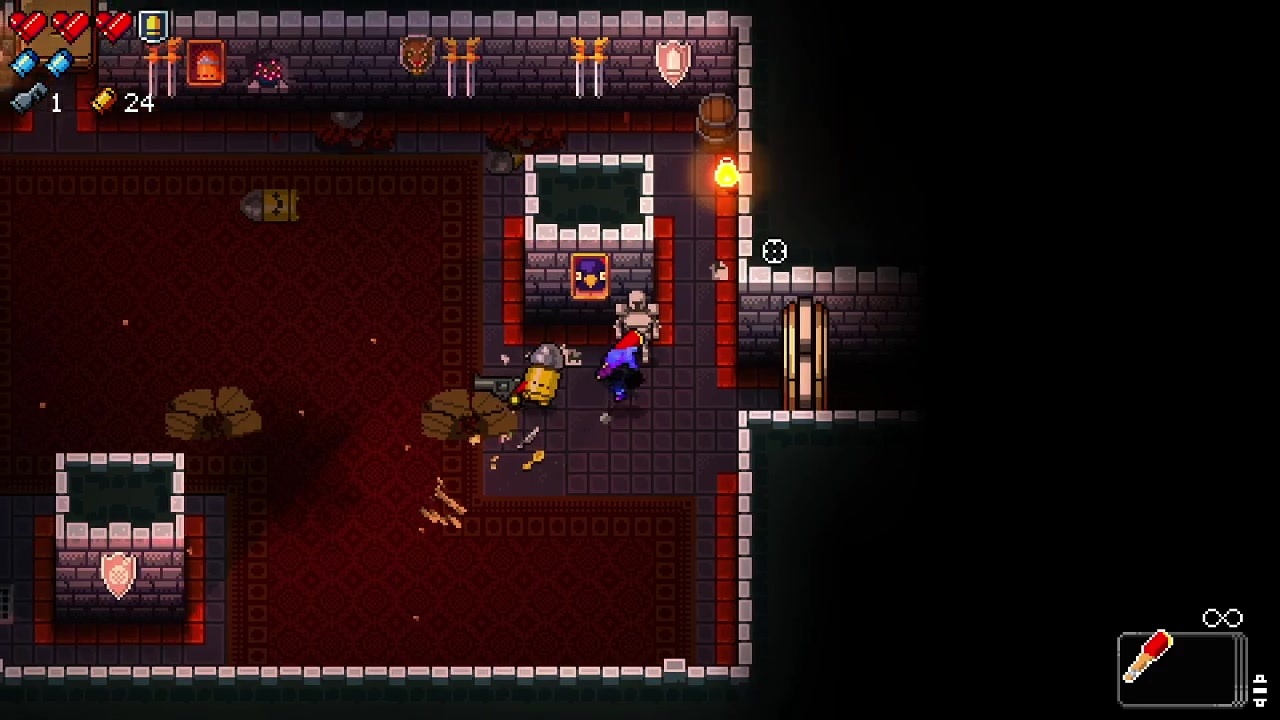The width and height of the screenshot is (1280, 720).
Task: Click the golden shell currency icon
Action: [105, 101]
